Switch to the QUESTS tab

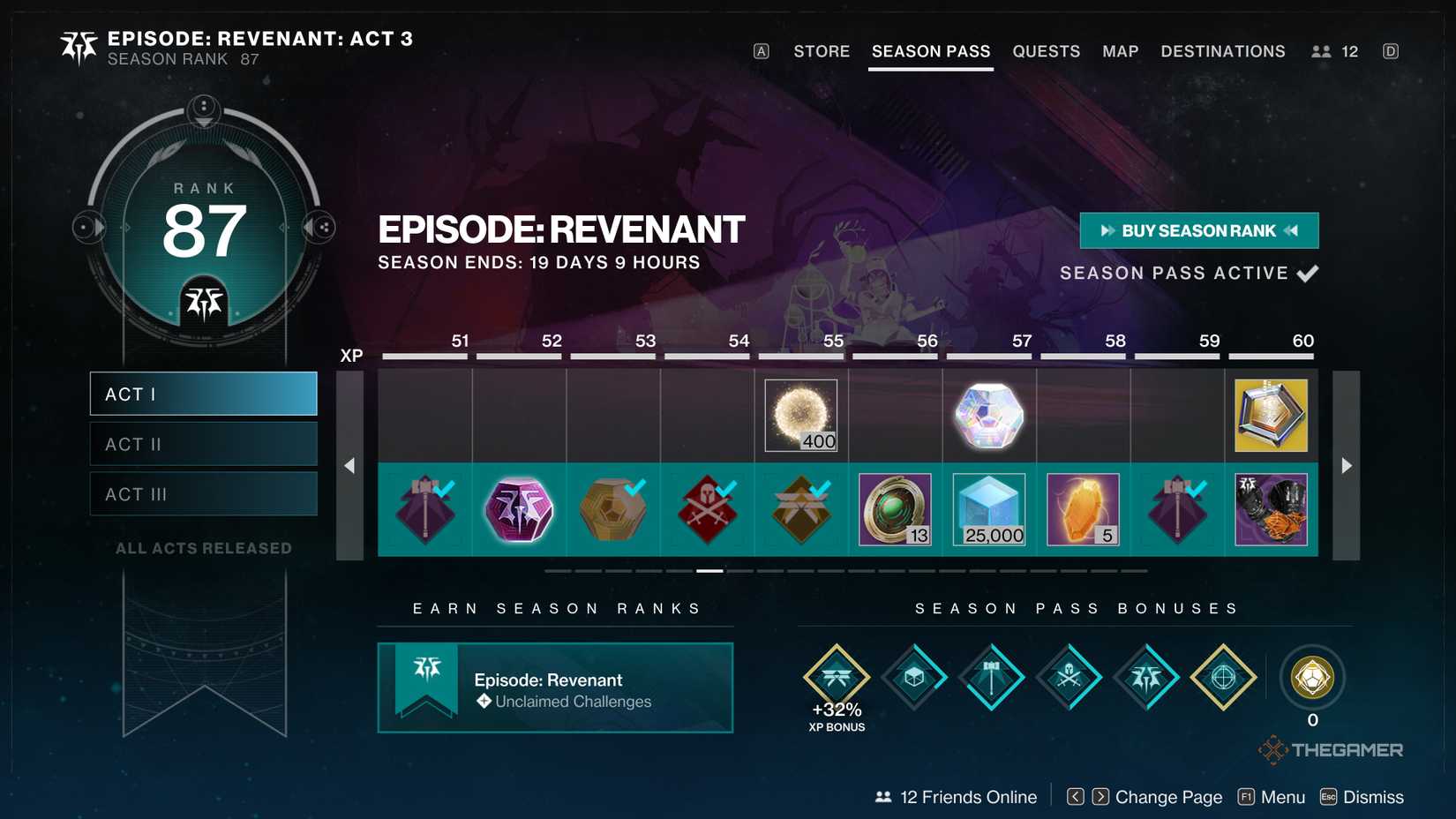pos(1047,51)
